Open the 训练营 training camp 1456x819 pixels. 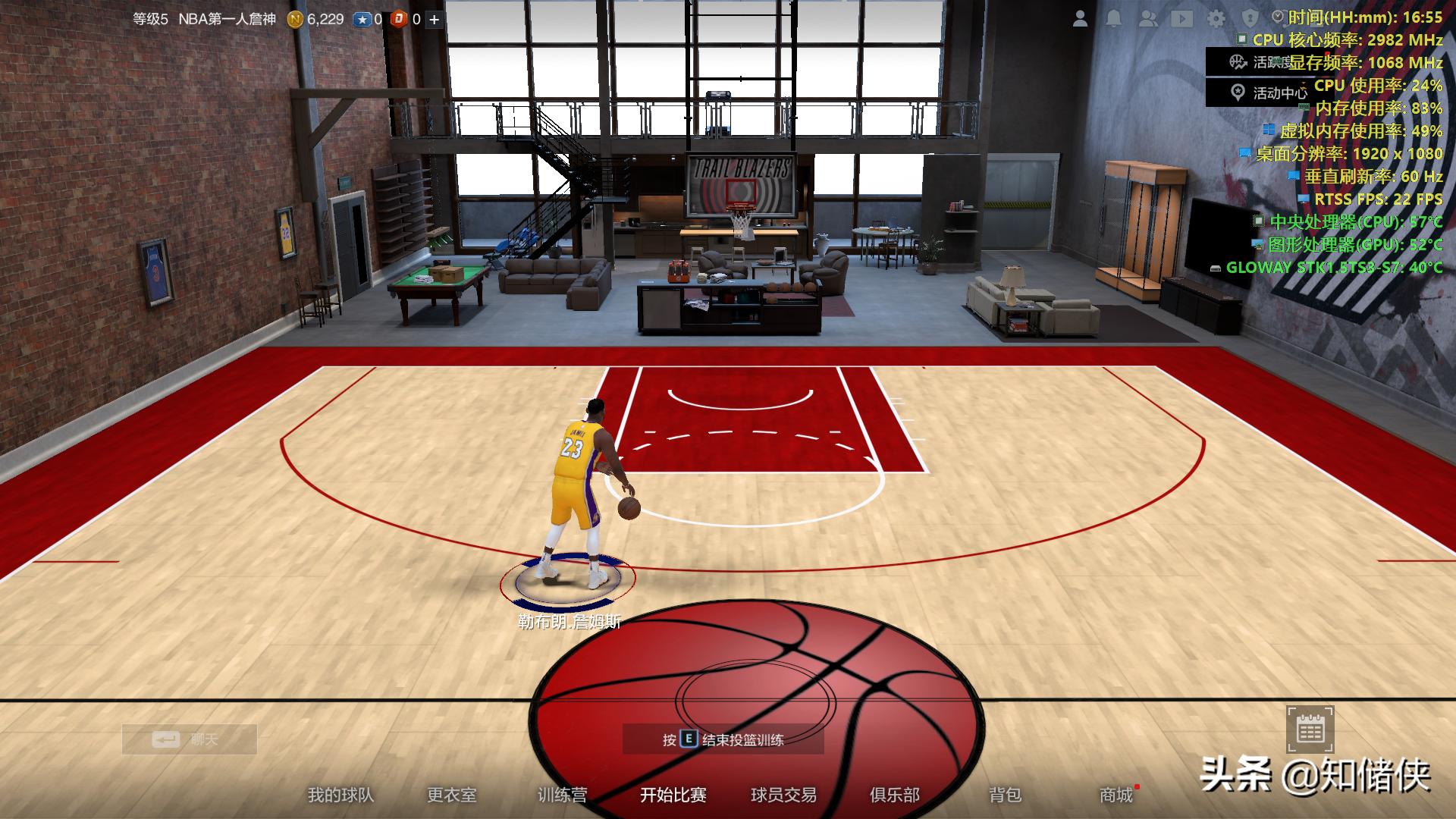click(562, 795)
